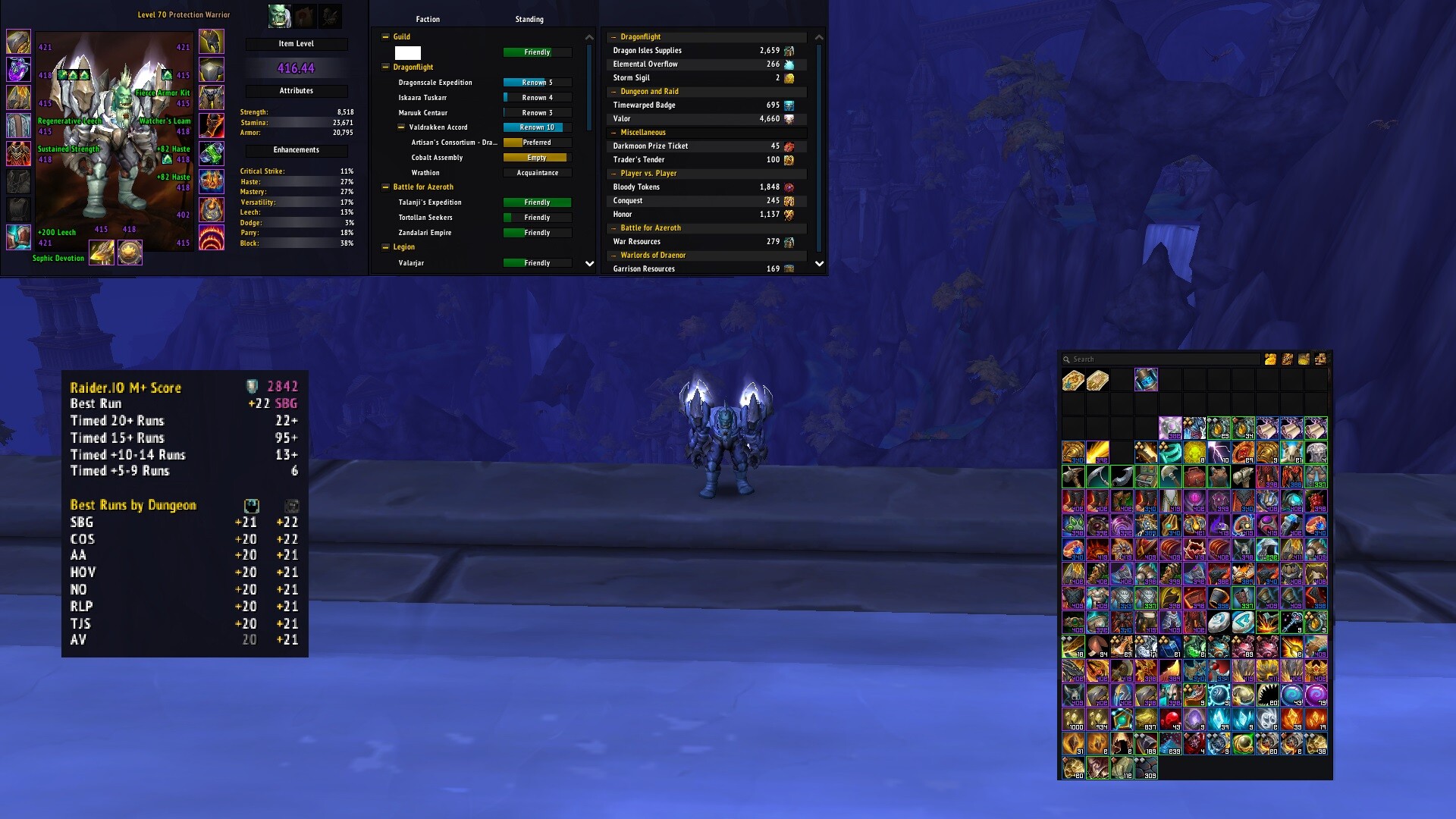Click the scroll-down arrow on the reputation list
Screen dimensions: 1456x819
[x=589, y=264]
